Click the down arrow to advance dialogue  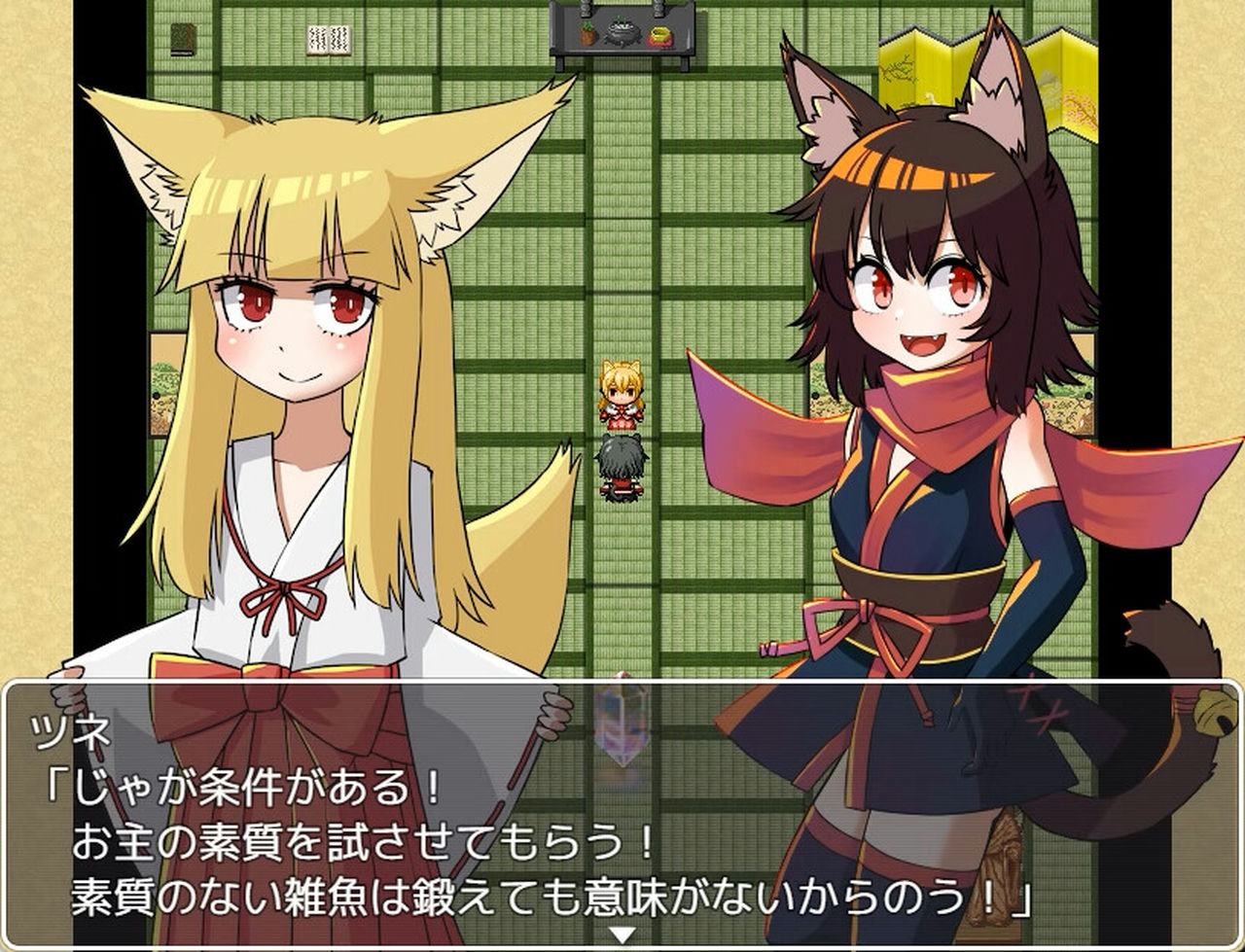pos(622,931)
